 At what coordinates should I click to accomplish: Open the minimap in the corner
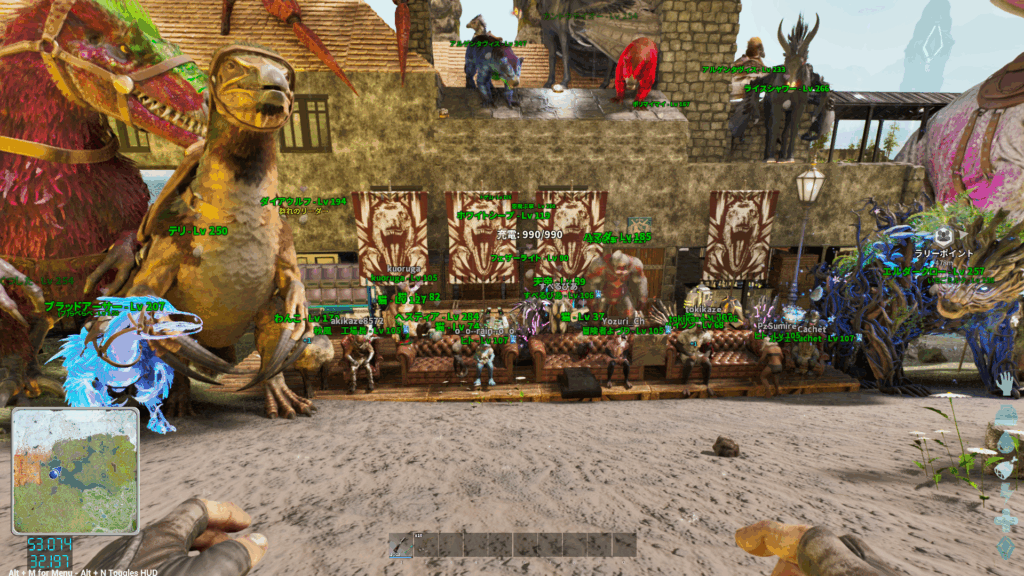(x=75, y=470)
